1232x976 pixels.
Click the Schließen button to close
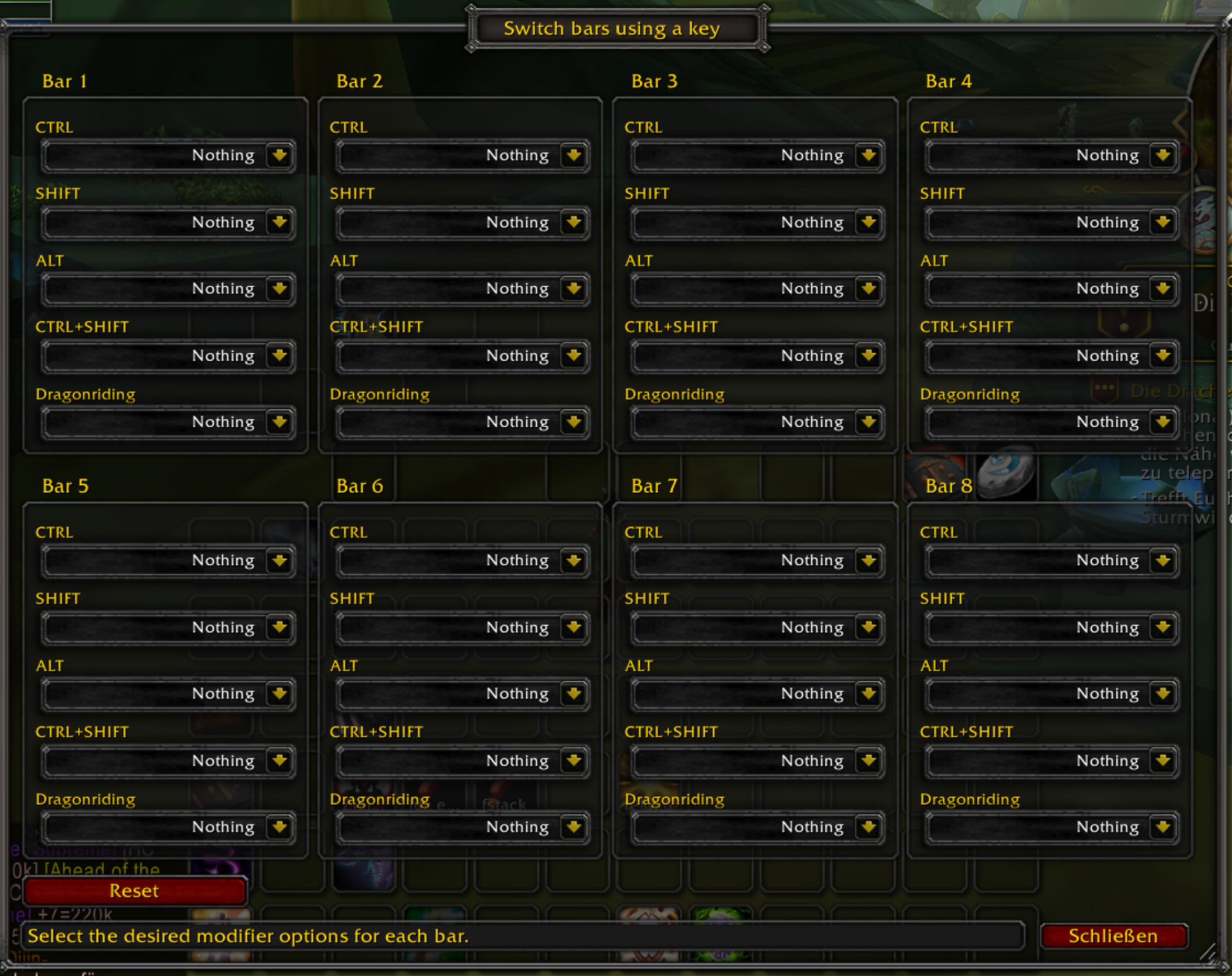pos(1114,936)
